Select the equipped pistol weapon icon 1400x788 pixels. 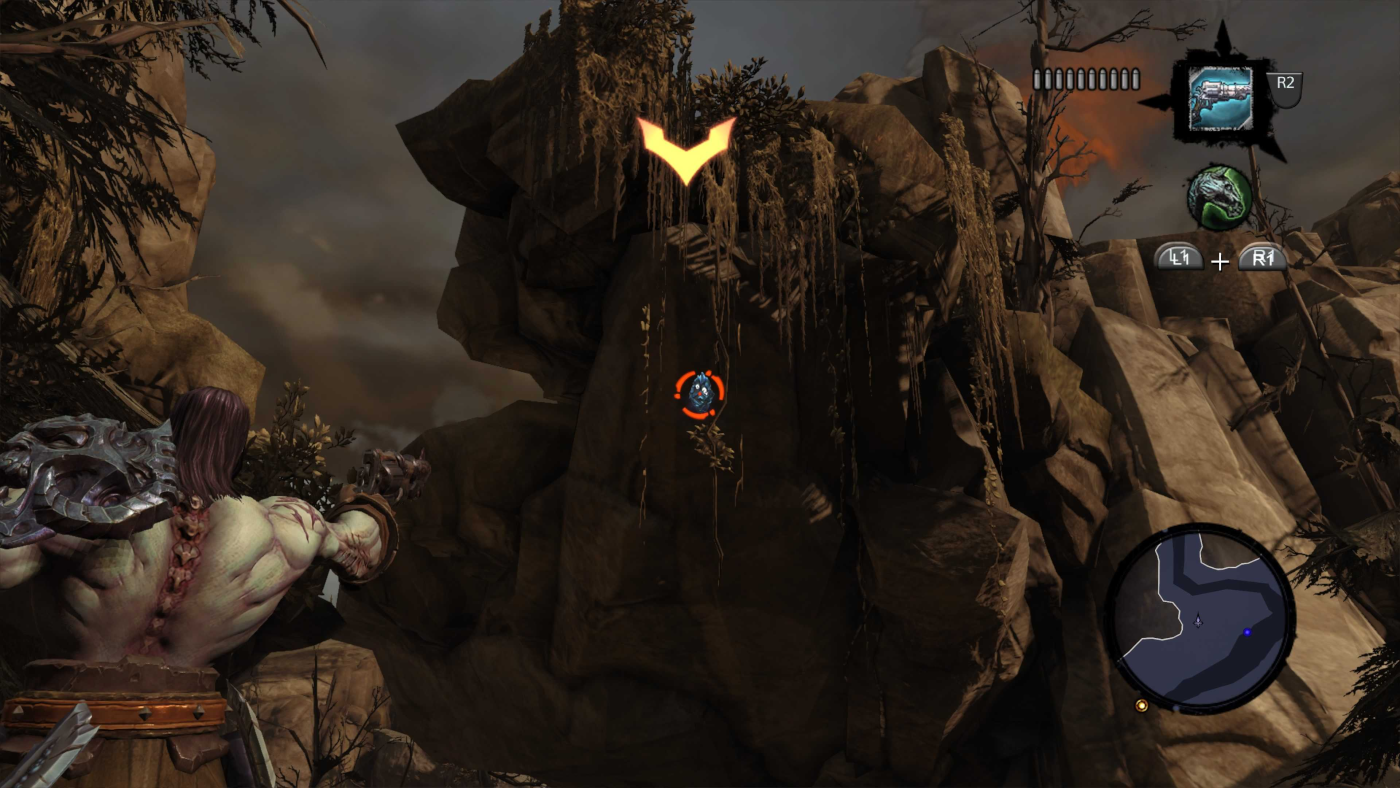click(x=1220, y=98)
